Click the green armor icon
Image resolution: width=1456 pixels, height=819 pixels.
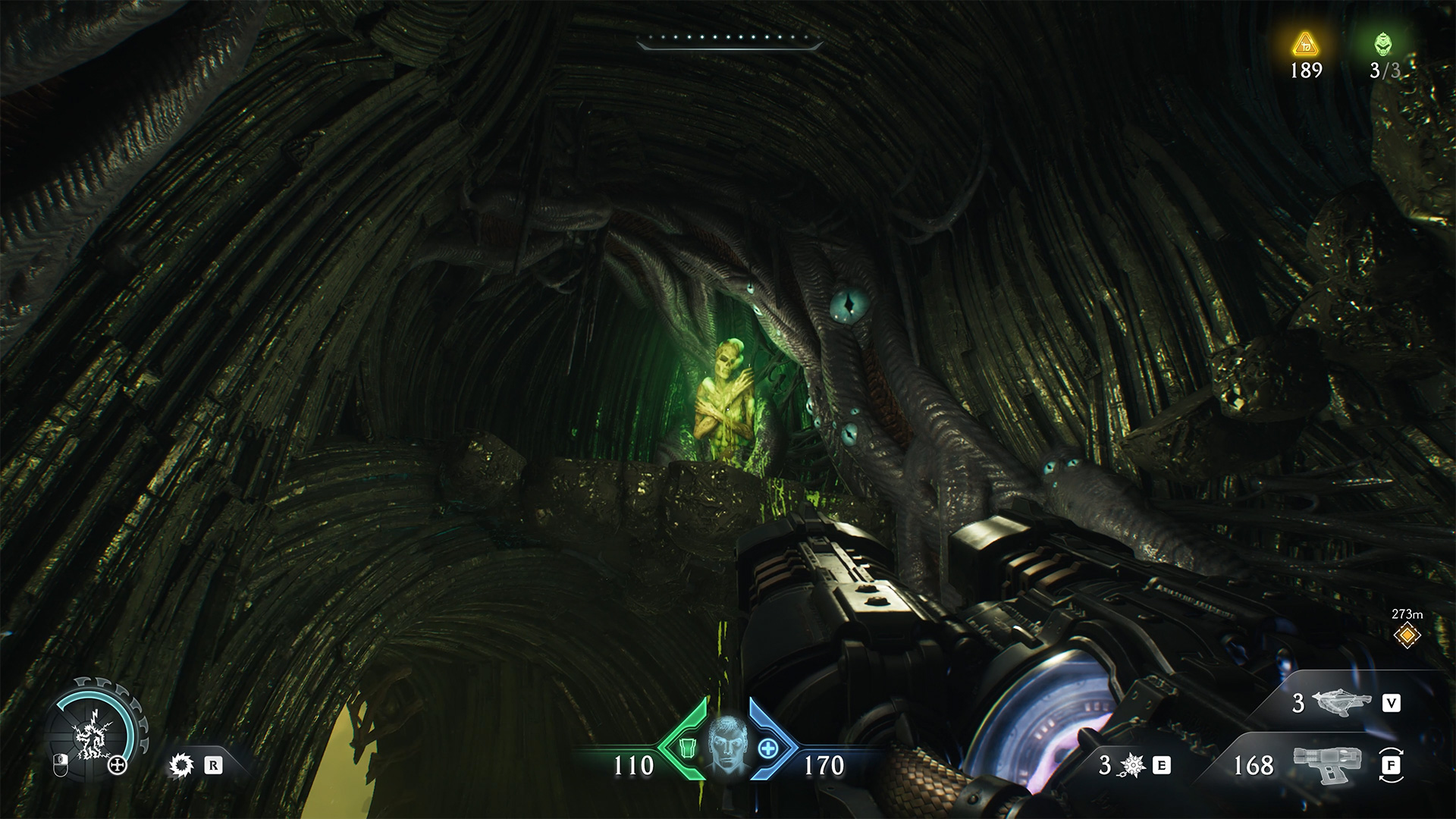pyautogui.click(x=688, y=750)
